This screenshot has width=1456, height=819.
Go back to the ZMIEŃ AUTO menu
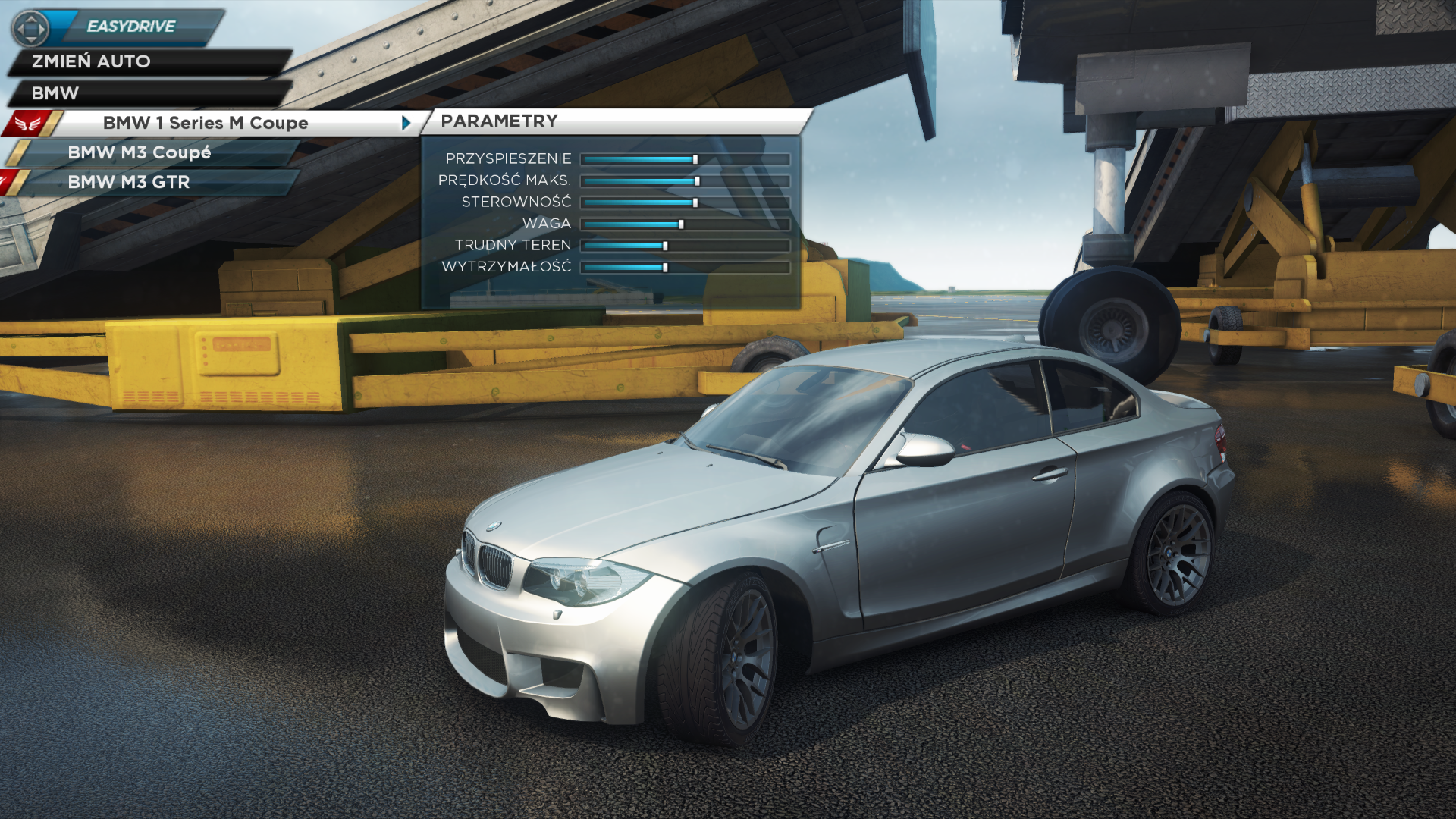click(91, 61)
